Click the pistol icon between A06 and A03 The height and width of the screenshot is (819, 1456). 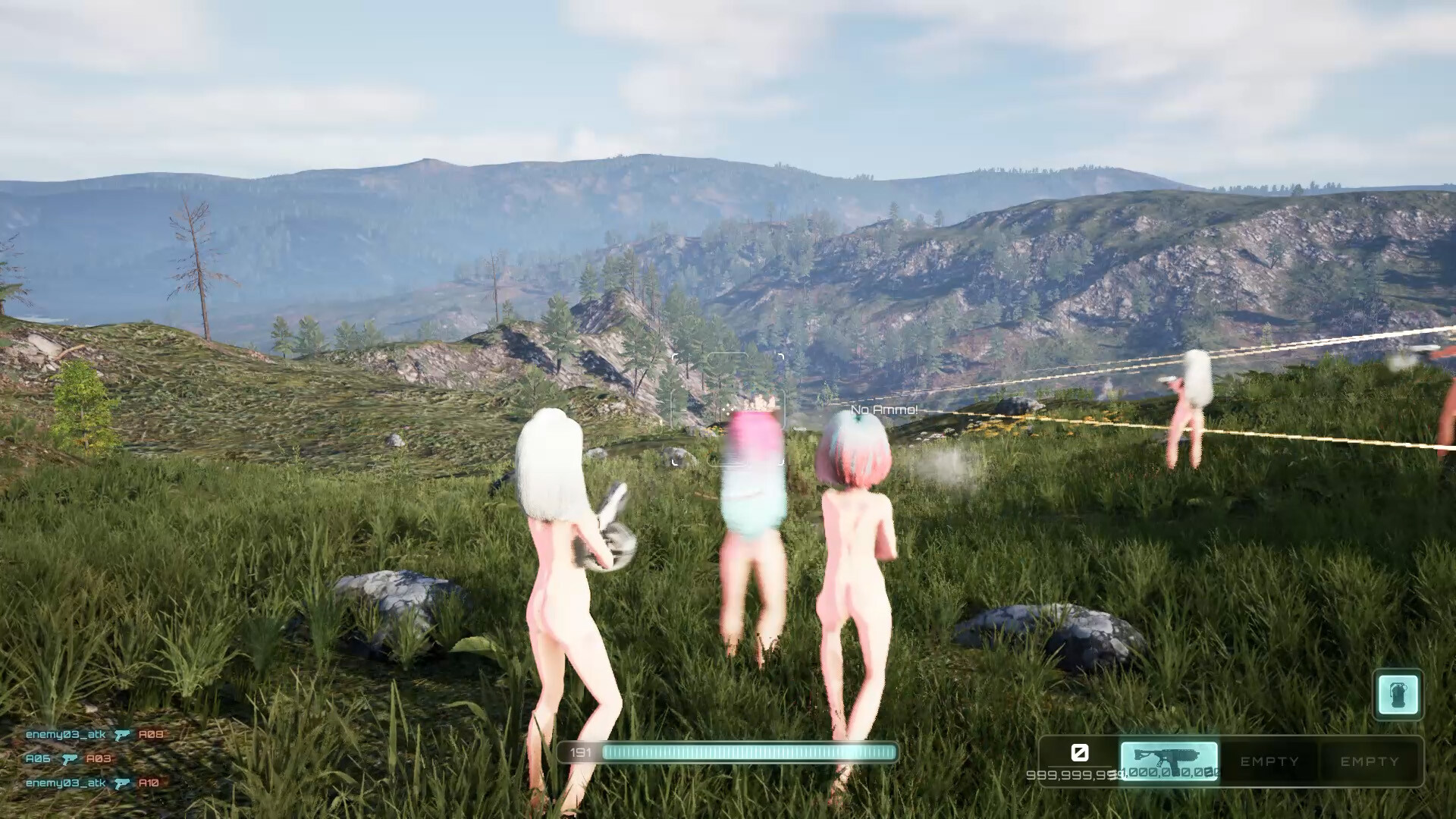pos(71,757)
